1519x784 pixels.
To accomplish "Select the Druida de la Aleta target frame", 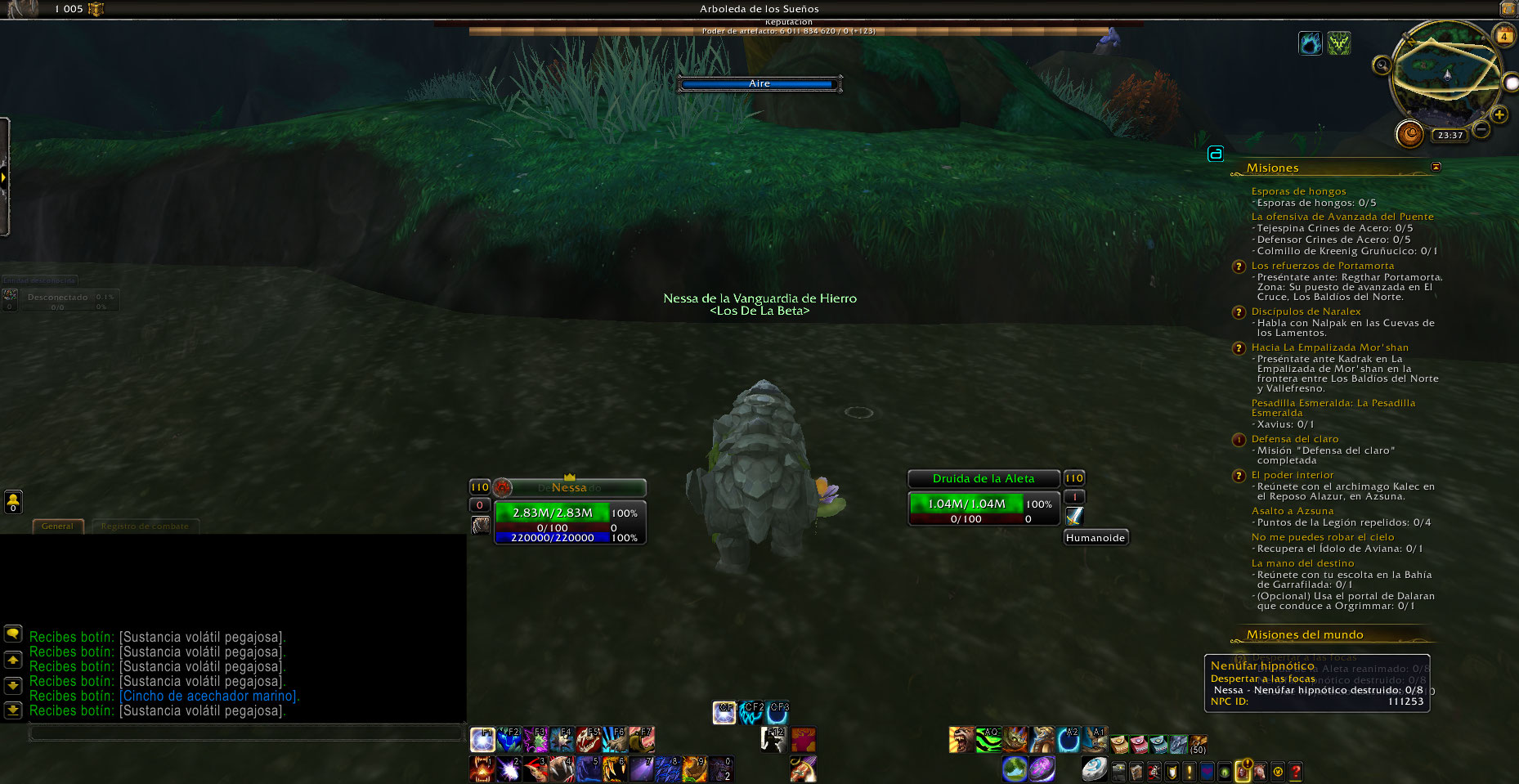I will point(984,478).
